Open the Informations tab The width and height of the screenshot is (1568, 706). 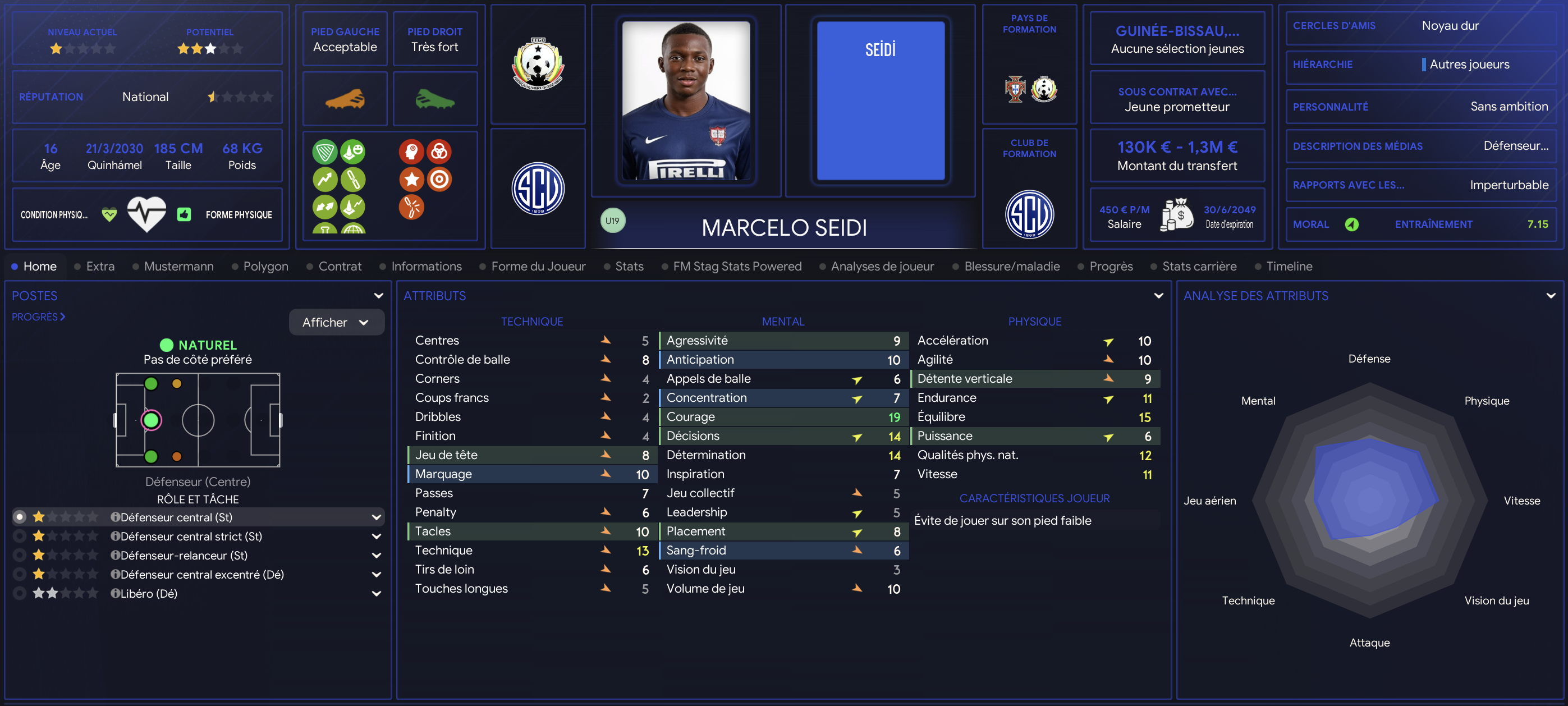coord(426,266)
